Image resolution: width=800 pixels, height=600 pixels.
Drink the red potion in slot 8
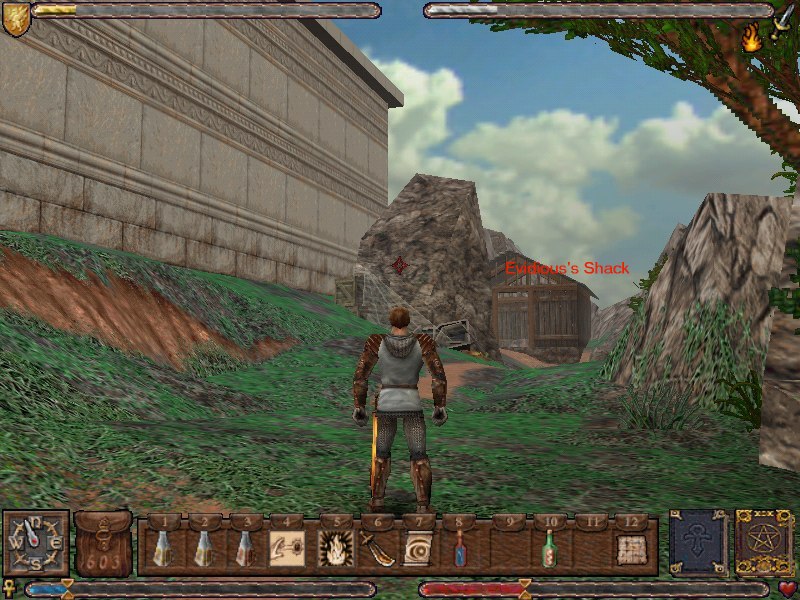460,549
